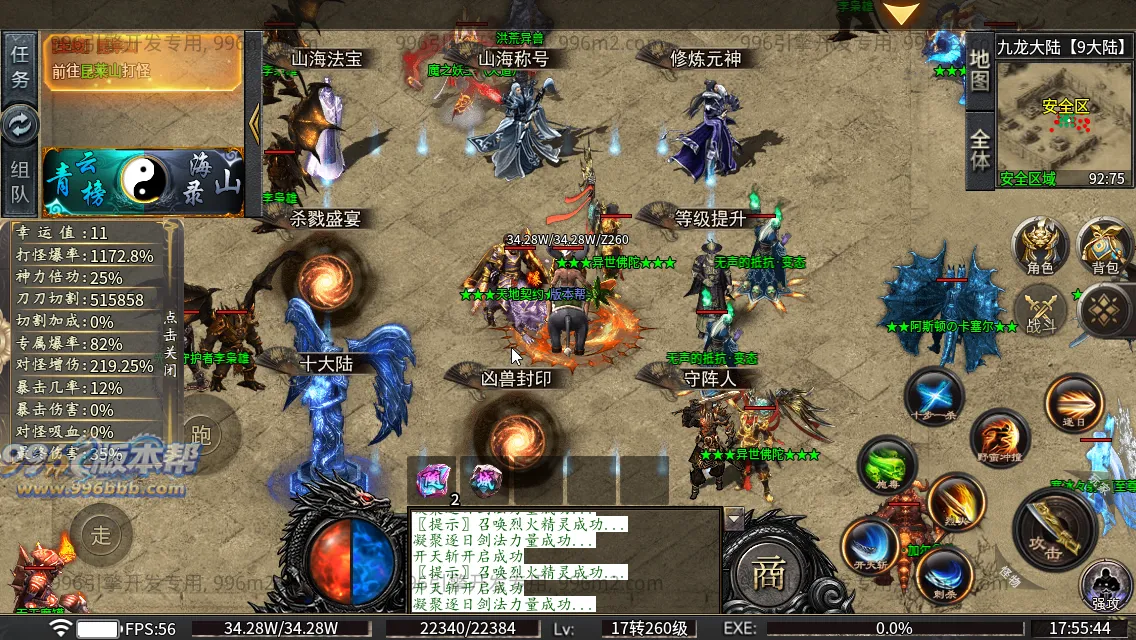Activate the 十步一杀 skill
The width and height of the screenshot is (1136, 640).
(934, 395)
